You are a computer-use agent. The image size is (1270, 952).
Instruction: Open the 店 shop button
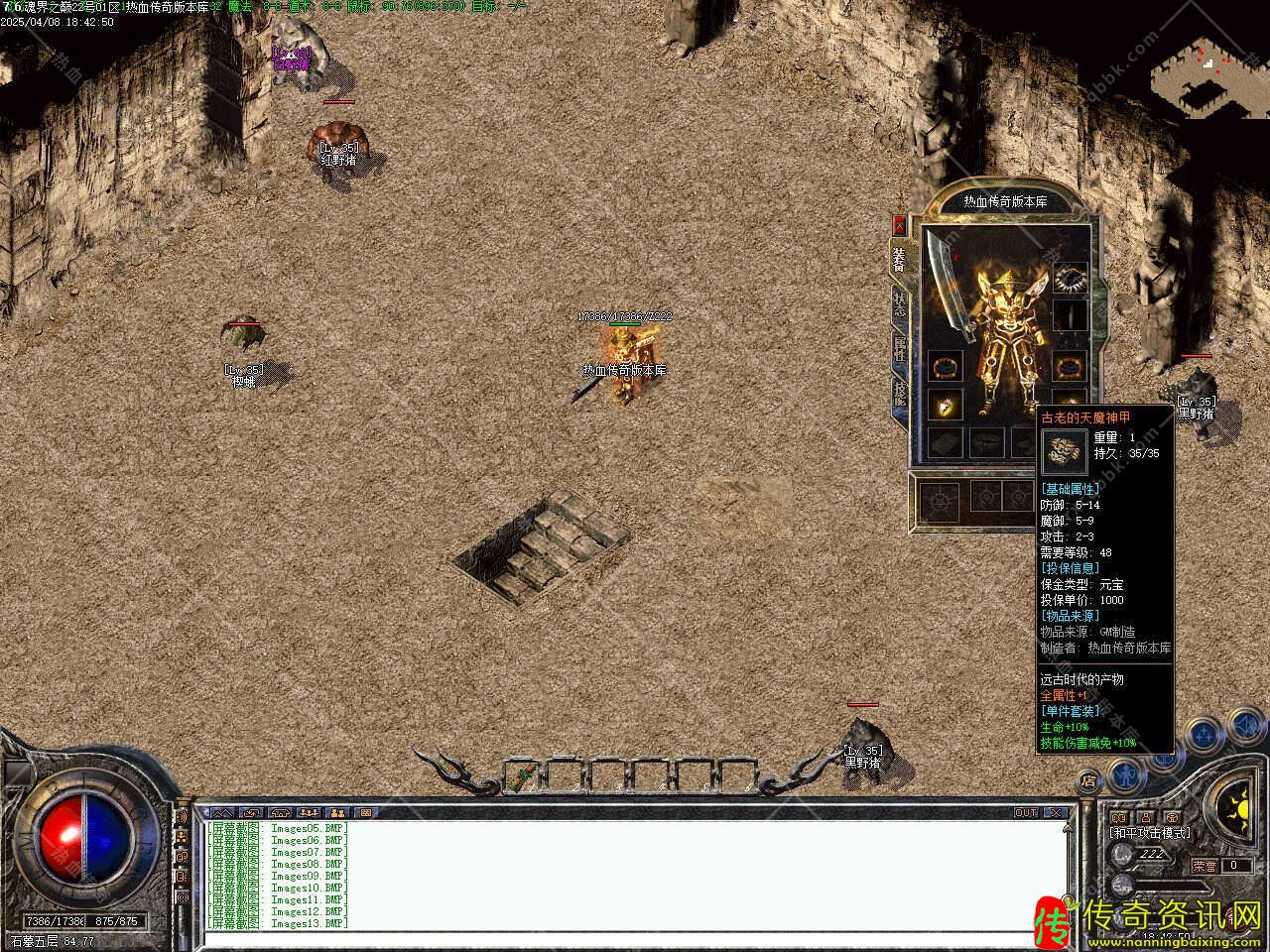(1088, 781)
